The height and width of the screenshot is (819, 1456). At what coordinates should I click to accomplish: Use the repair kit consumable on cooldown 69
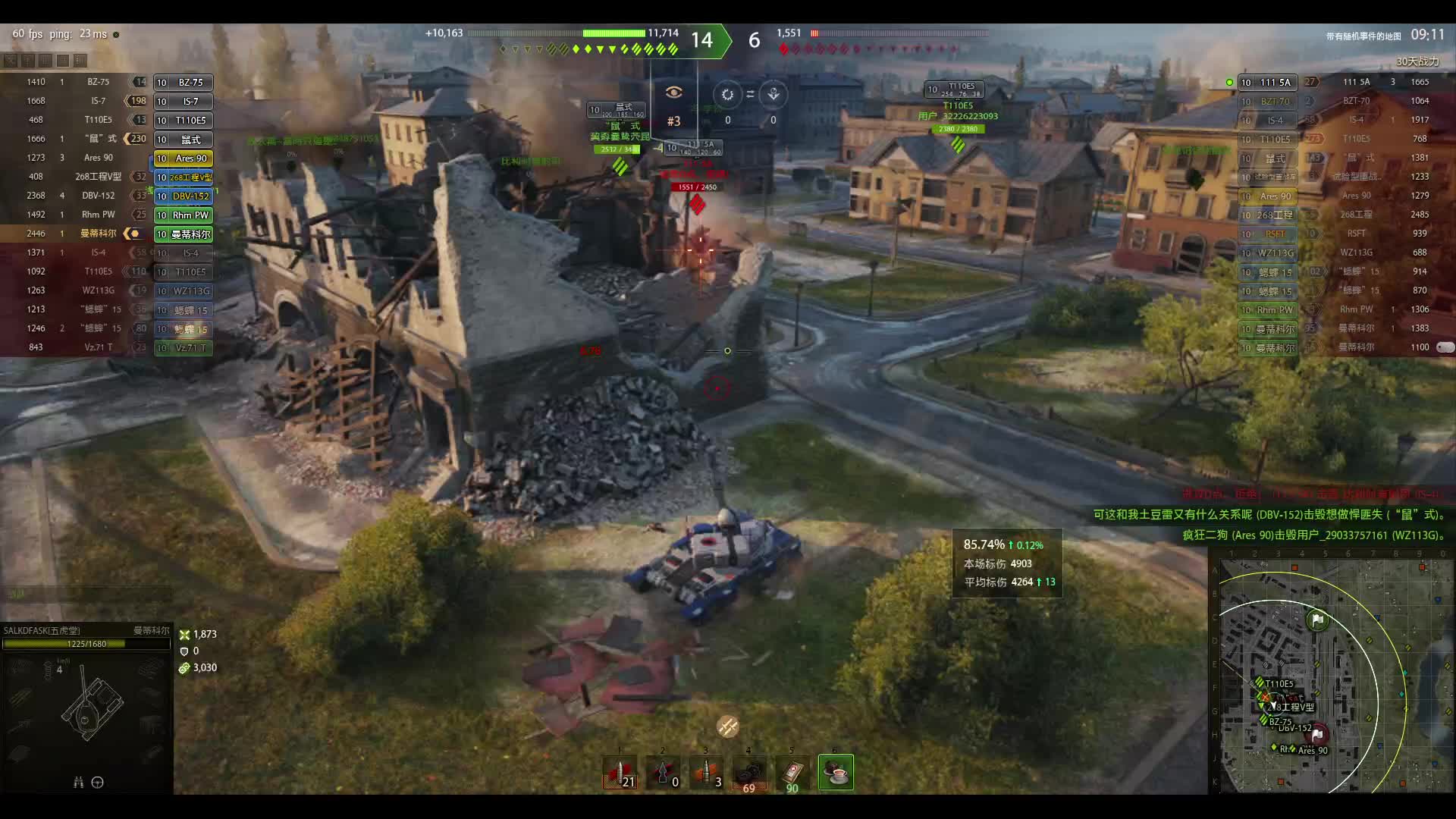click(x=749, y=773)
